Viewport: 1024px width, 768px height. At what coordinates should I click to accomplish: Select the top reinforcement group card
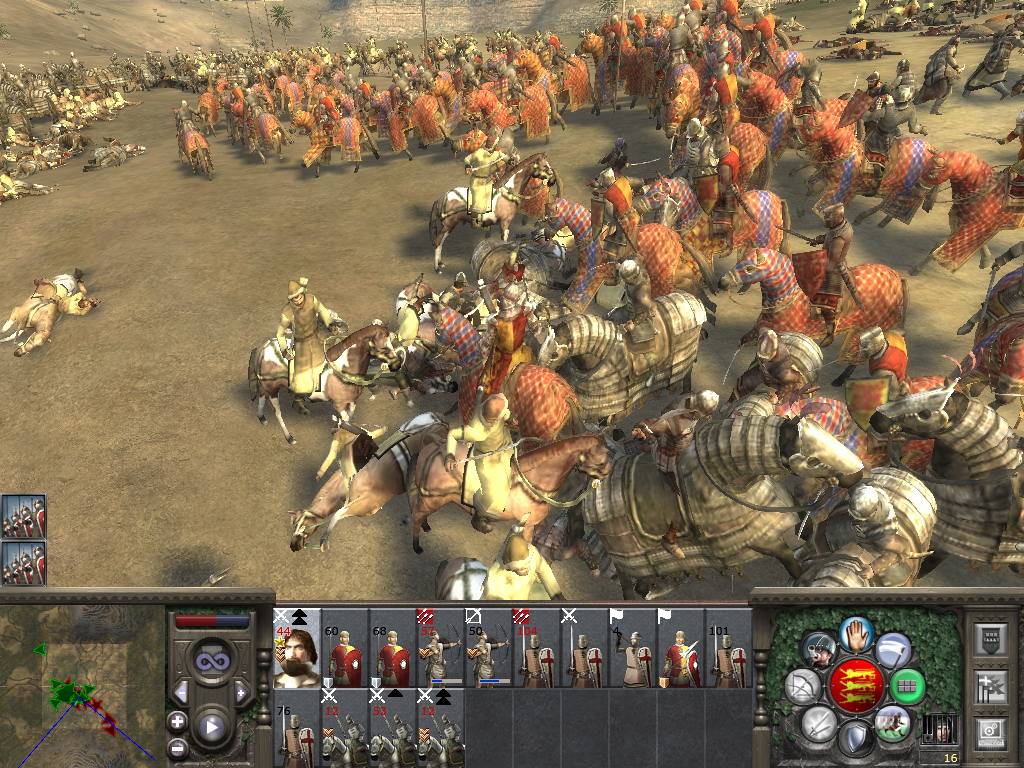tap(24, 516)
